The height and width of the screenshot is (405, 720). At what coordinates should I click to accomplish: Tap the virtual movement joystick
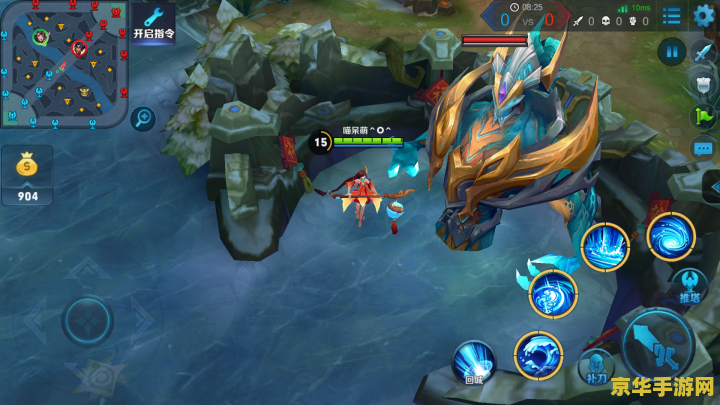click(x=87, y=321)
